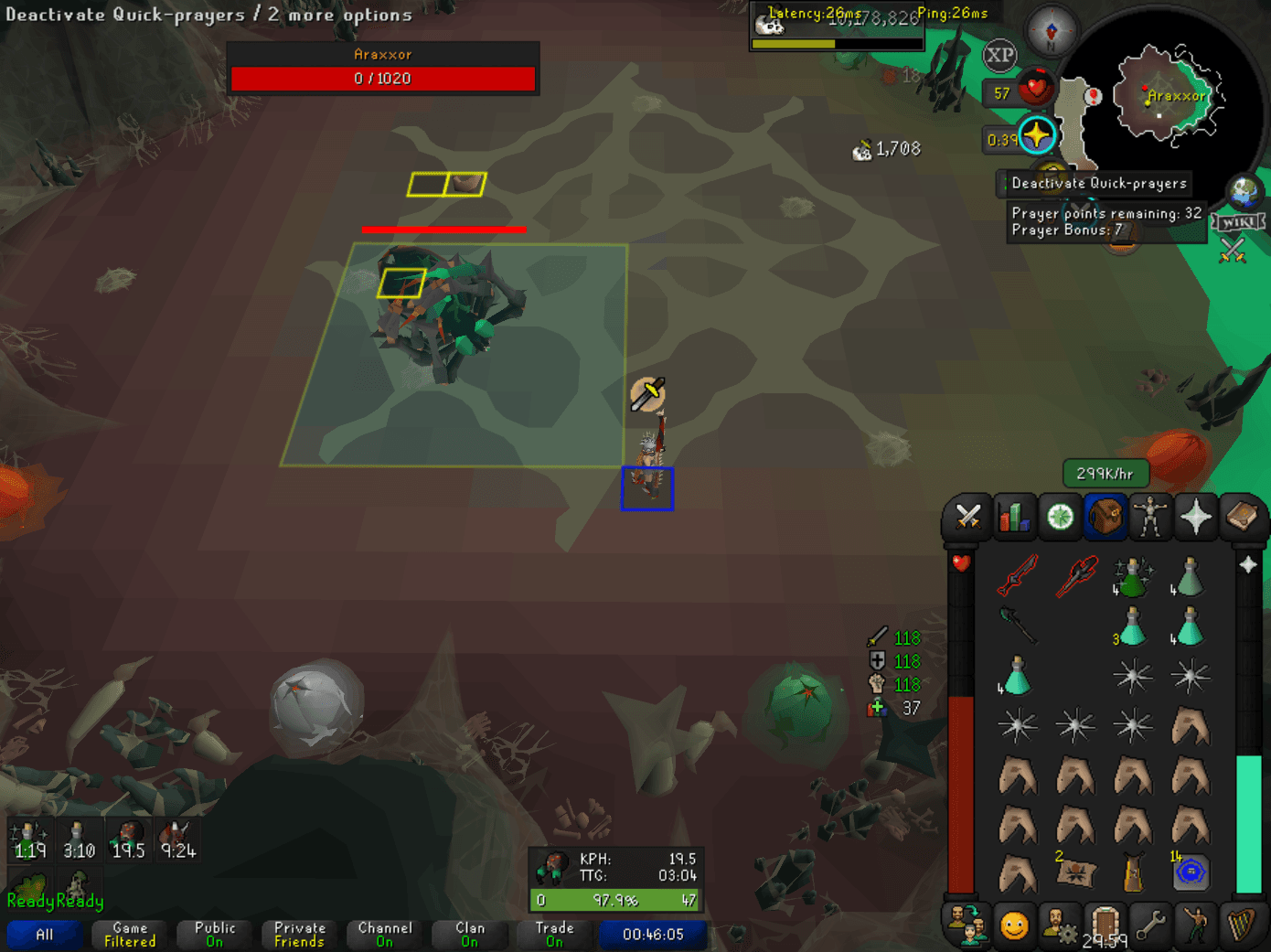Open the Magic spellbook tab
This screenshot has height=952, width=1271.
[x=1242, y=518]
